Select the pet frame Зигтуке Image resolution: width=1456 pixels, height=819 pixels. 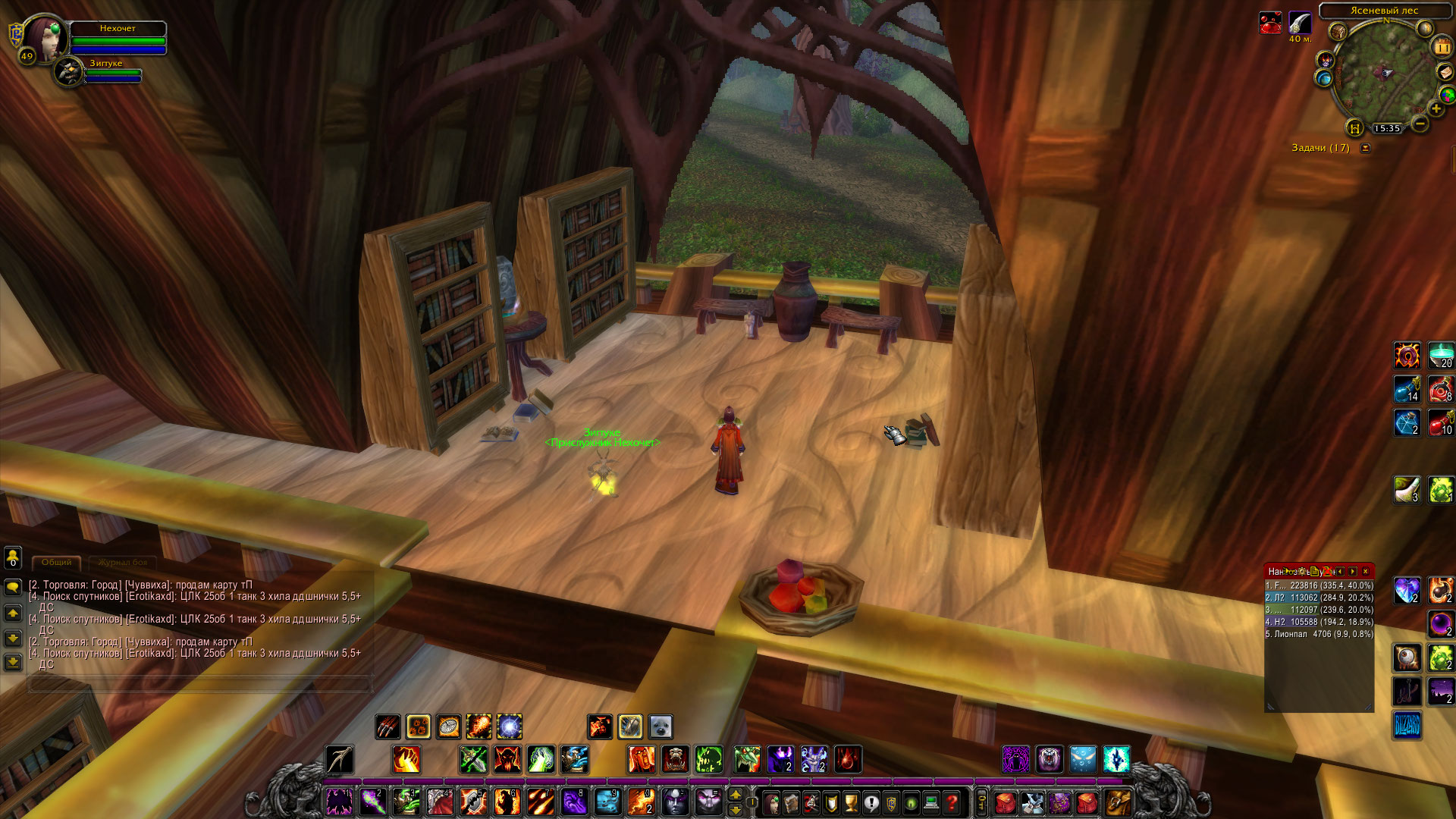[x=71, y=73]
